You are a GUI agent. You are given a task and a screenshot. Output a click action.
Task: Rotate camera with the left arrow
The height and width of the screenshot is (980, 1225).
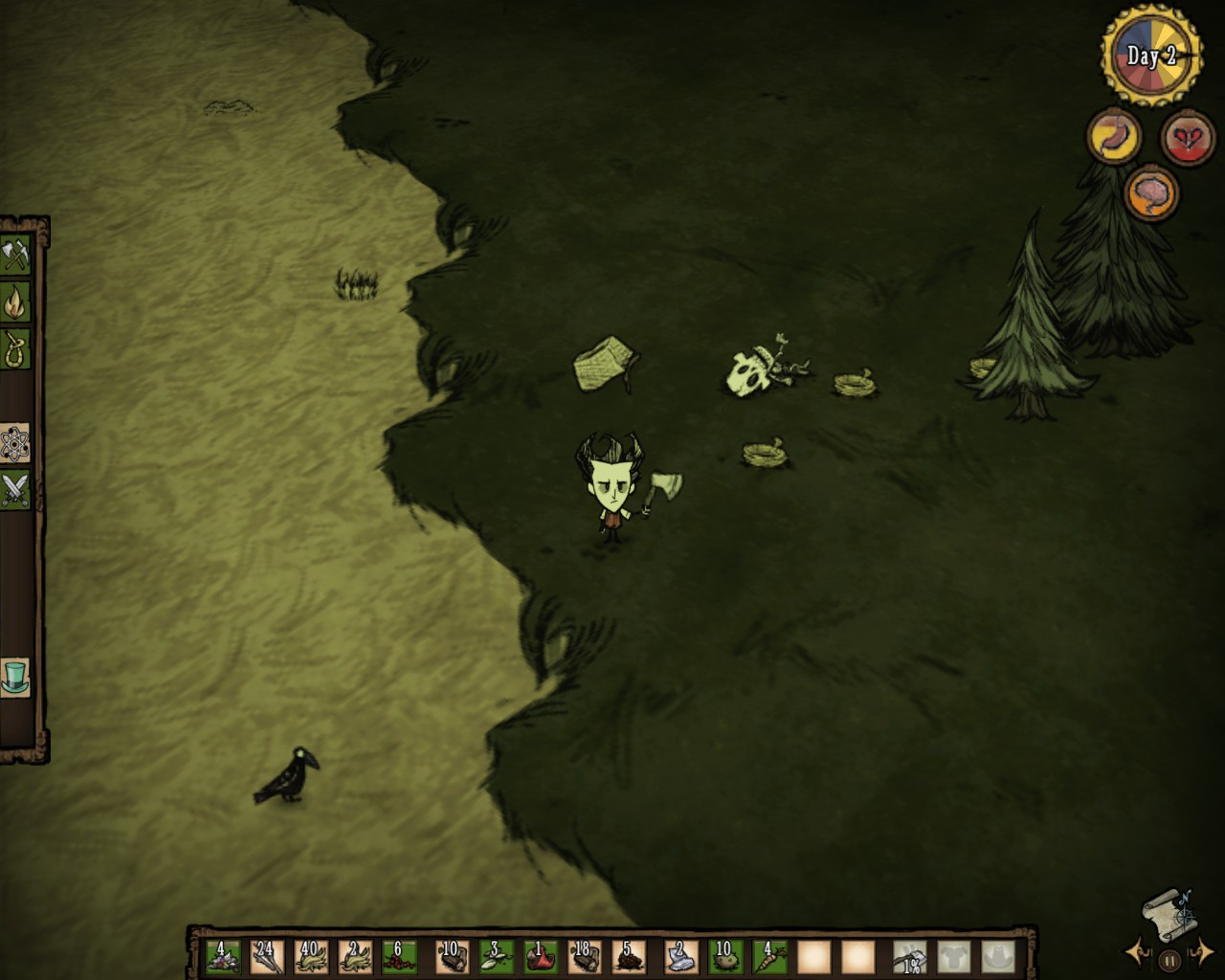click(x=1139, y=952)
